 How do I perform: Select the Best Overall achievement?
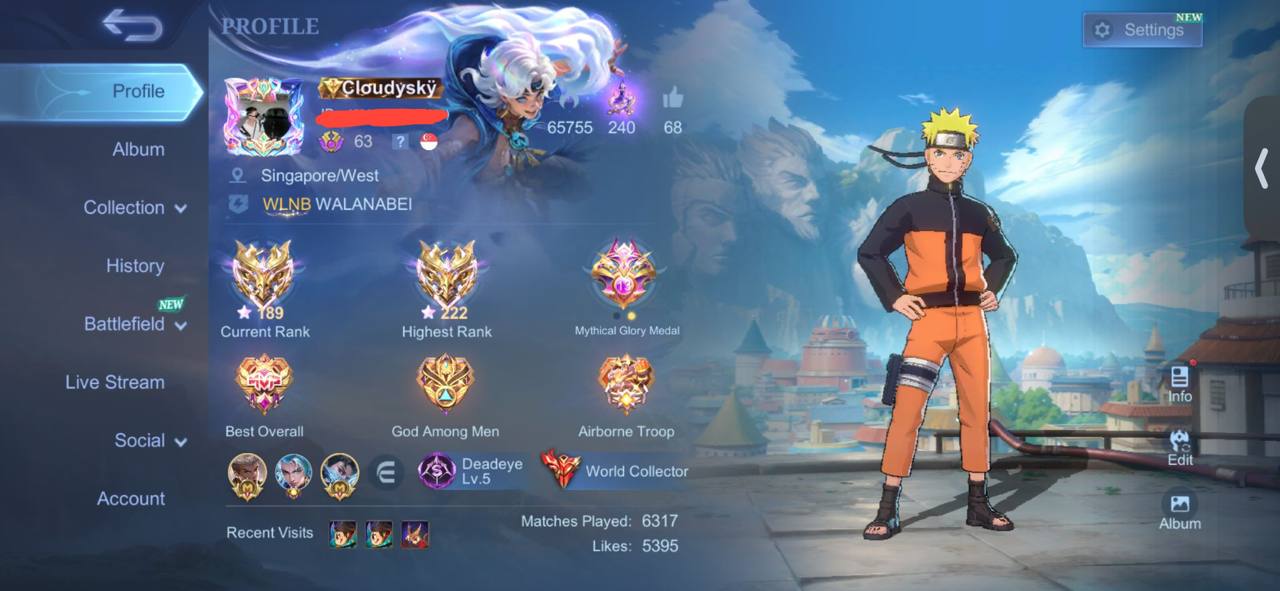(264, 387)
